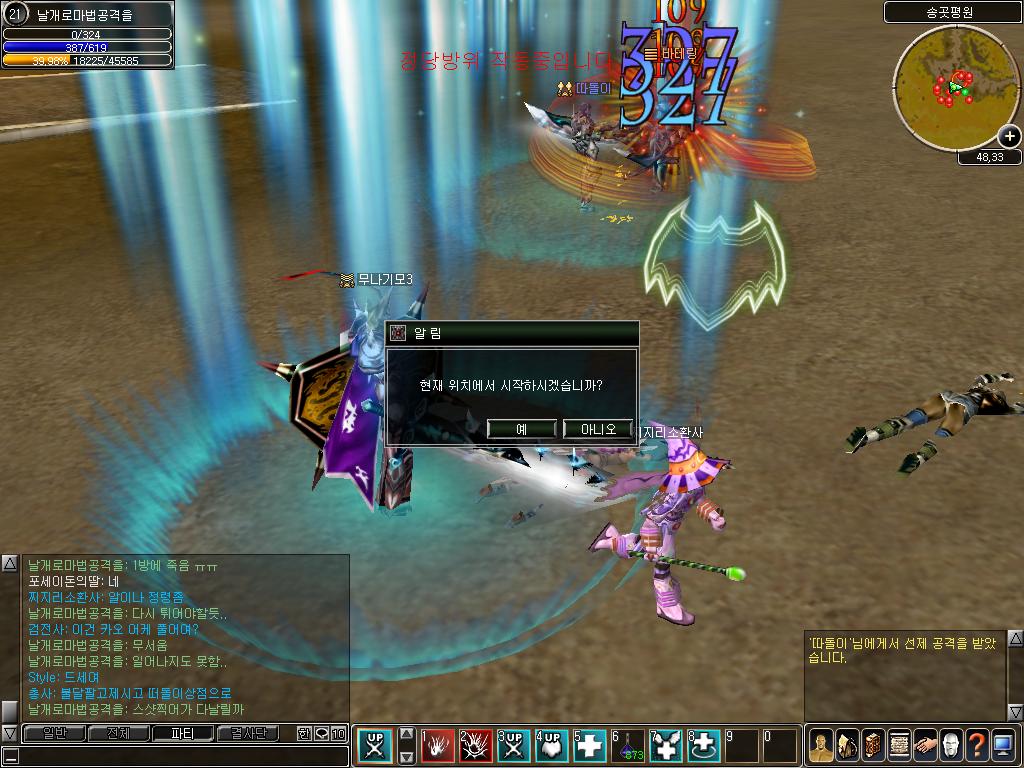This screenshot has width=1024, height=768.
Task: Open help with the question mark icon
Action: tap(978, 746)
